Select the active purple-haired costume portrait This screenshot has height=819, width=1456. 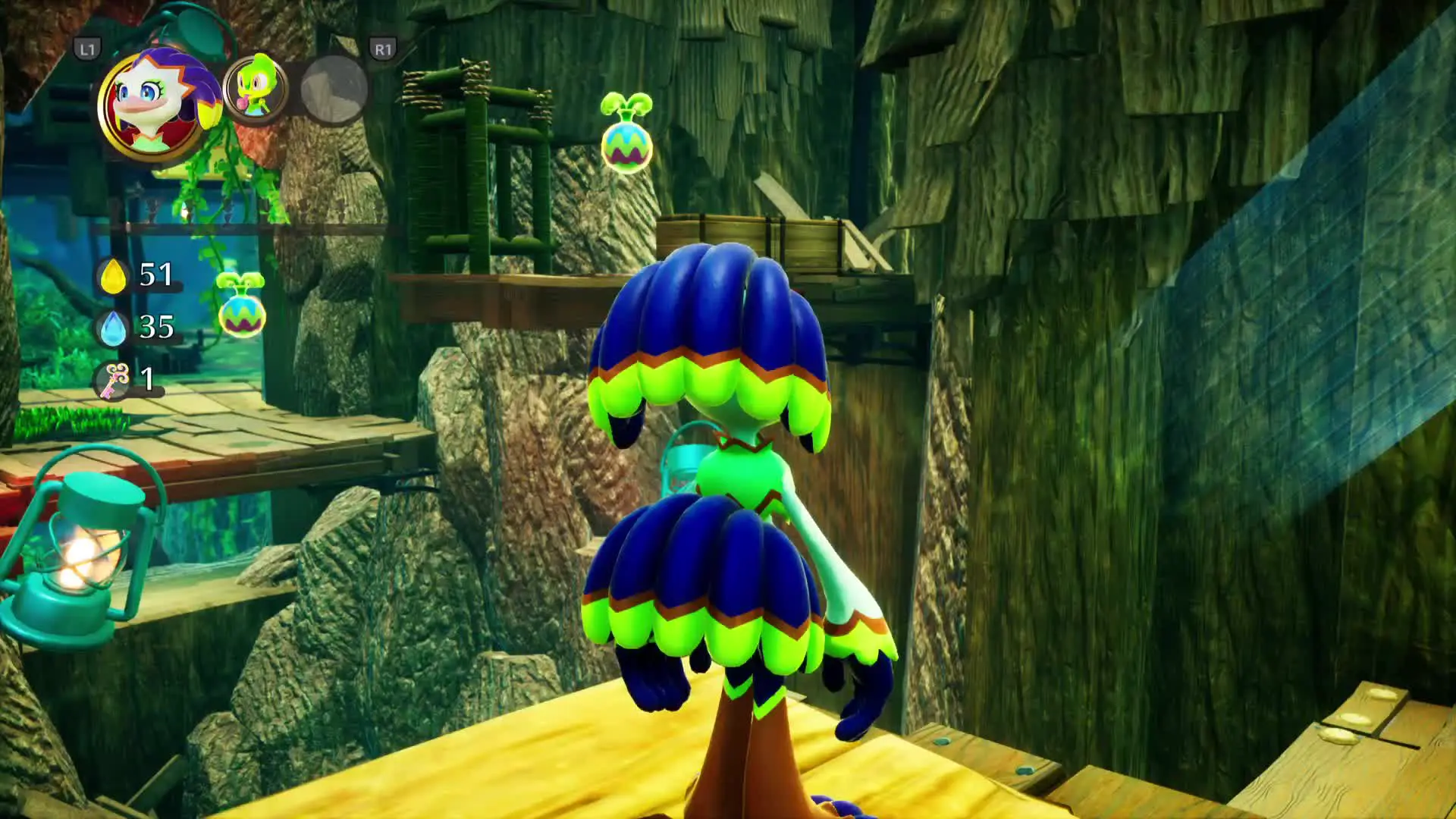[154, 102]
